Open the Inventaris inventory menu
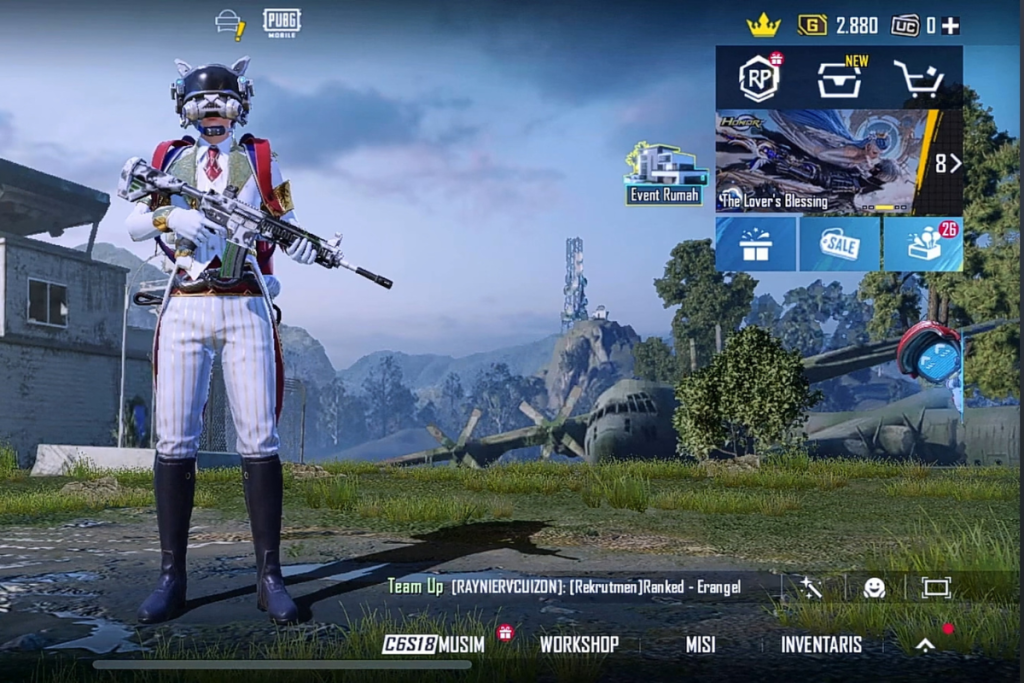The width and height of the screenshot is (1024, 683). (821, 644)
